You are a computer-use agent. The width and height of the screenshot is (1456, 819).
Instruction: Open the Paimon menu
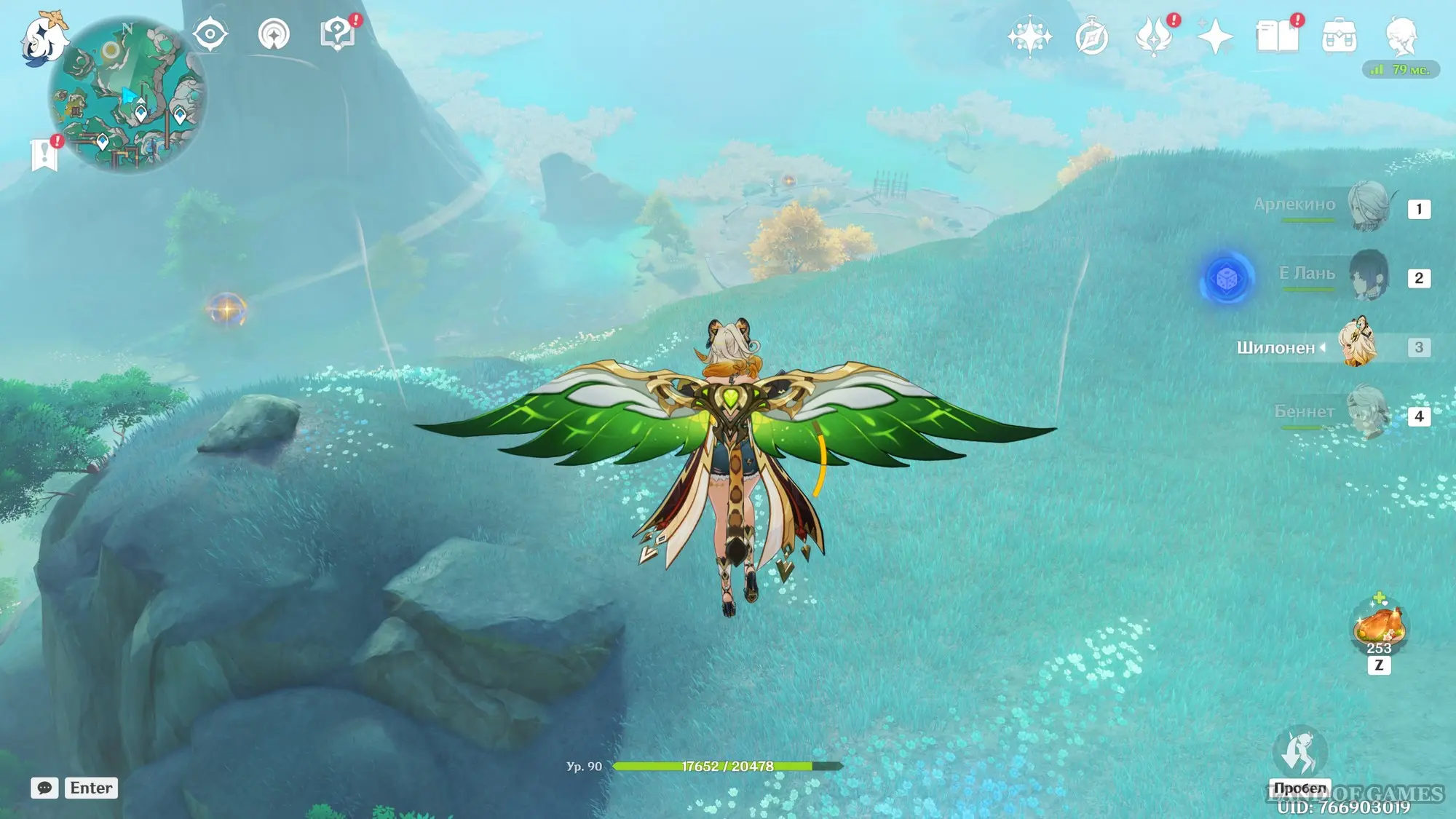(x=42, y=38)
